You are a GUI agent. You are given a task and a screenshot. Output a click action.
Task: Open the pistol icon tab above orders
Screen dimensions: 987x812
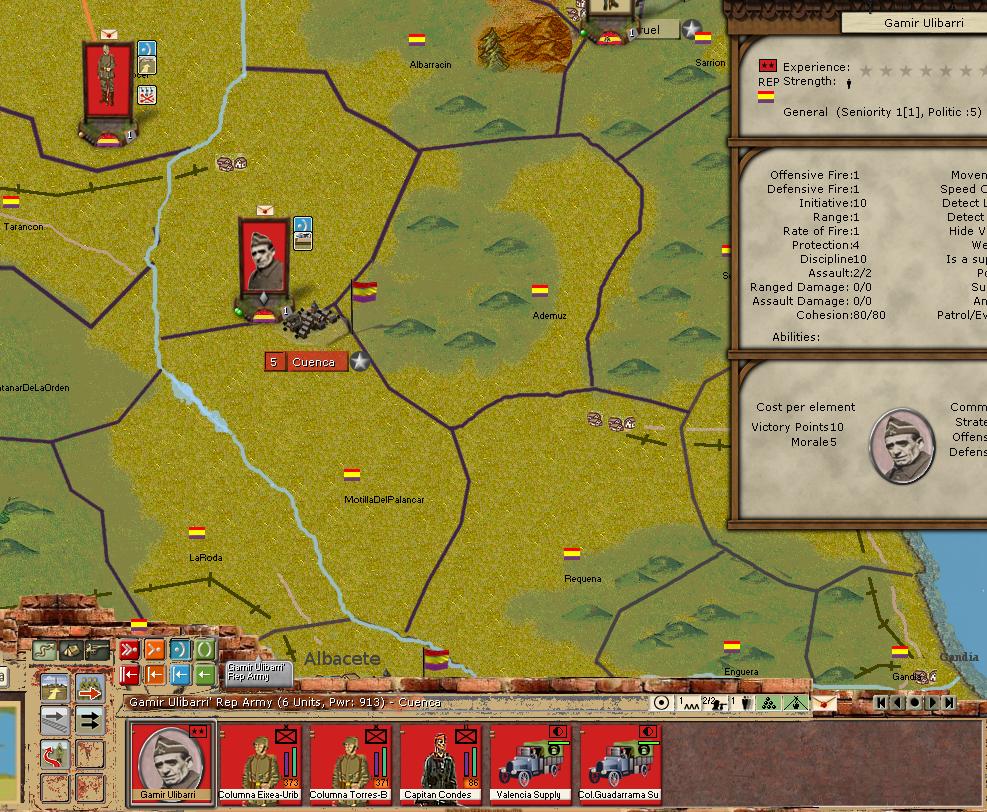pos(97,651)
